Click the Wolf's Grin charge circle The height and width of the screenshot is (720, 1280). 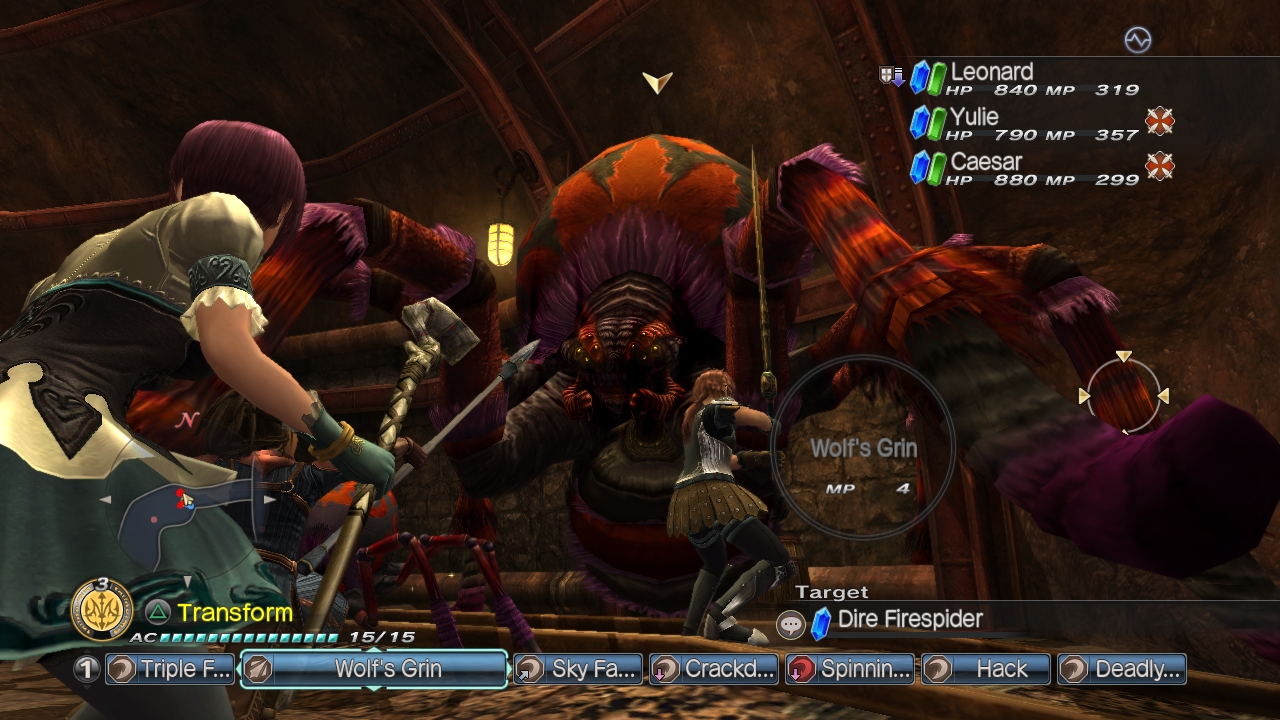click(864, 447)
